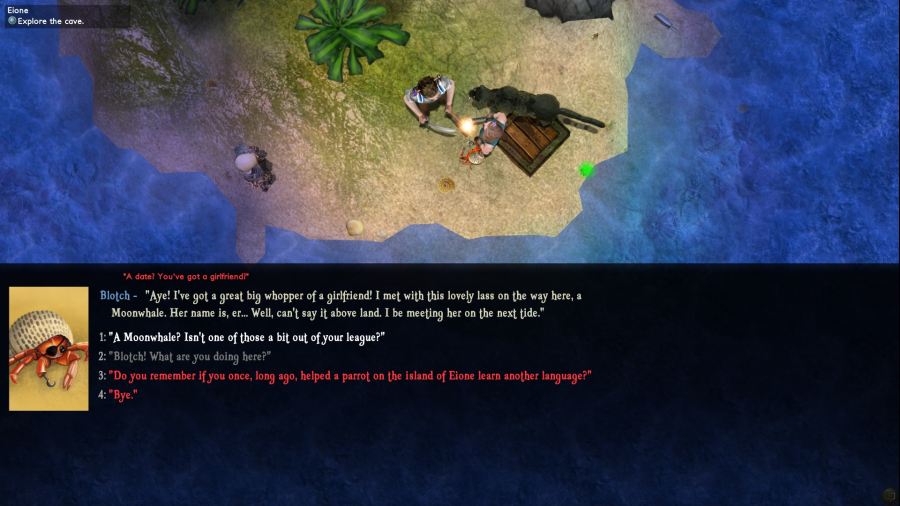Click Blotch's hermit crab portrait
The image size is (900, 506).
tap(49, 348)
